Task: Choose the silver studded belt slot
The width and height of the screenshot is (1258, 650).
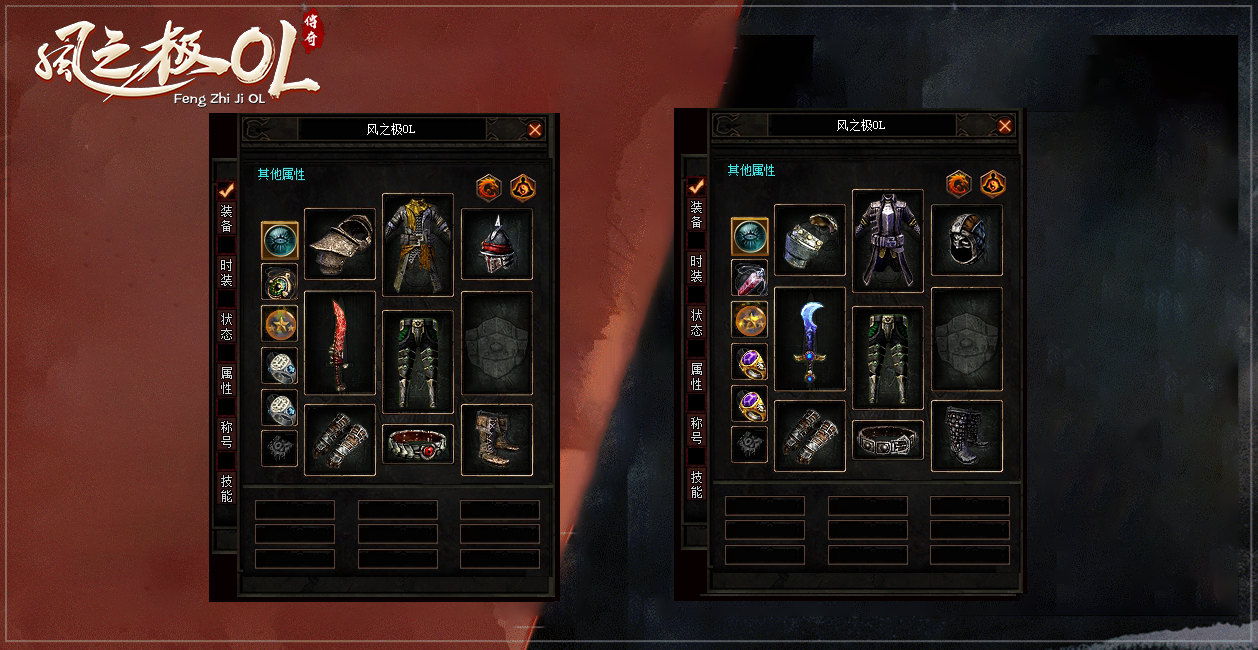Action: (x=888, y=440)
